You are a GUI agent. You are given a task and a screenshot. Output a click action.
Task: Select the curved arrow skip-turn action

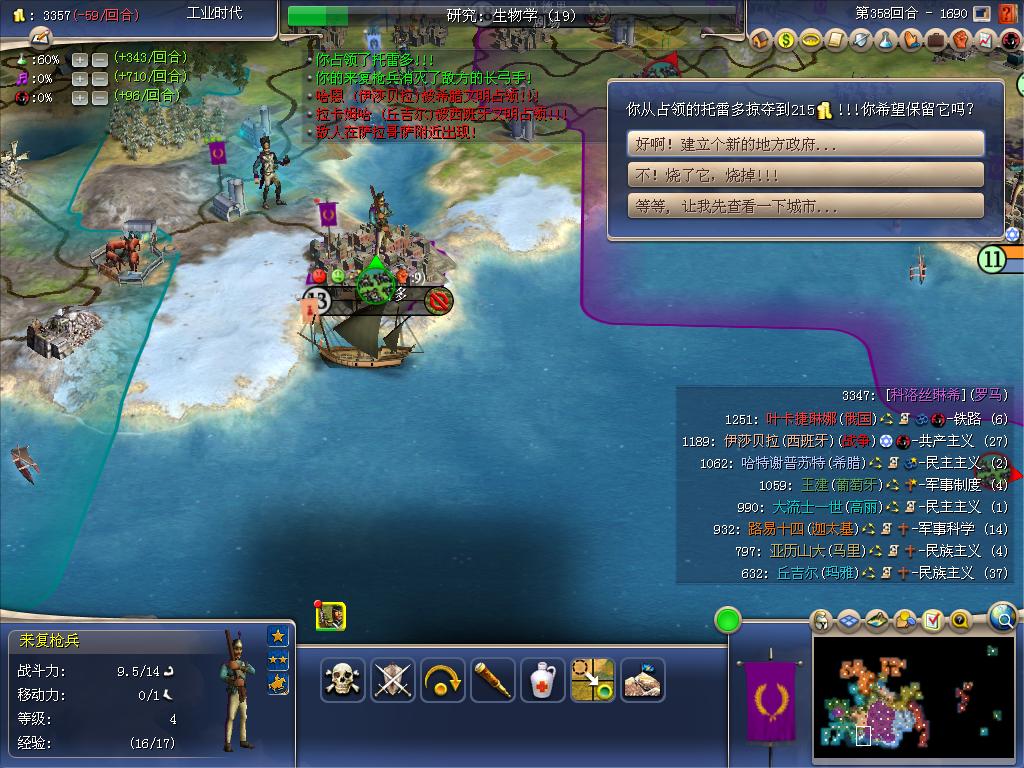click(443, 680)
